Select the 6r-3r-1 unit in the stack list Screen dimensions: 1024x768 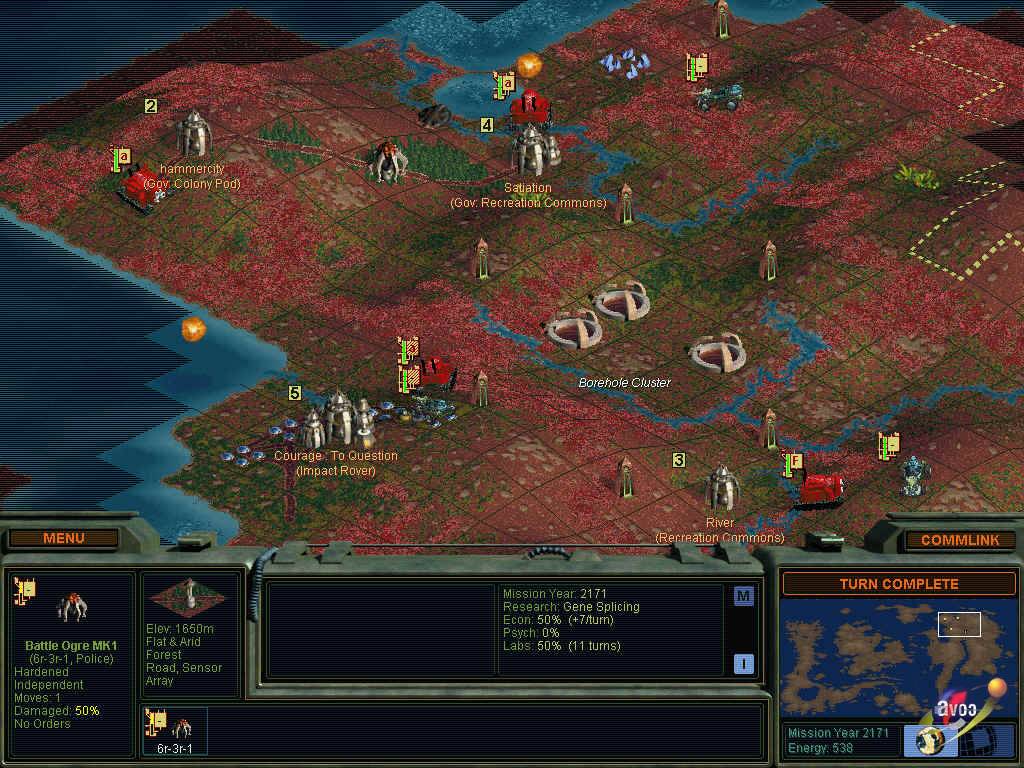click(176, 730)
